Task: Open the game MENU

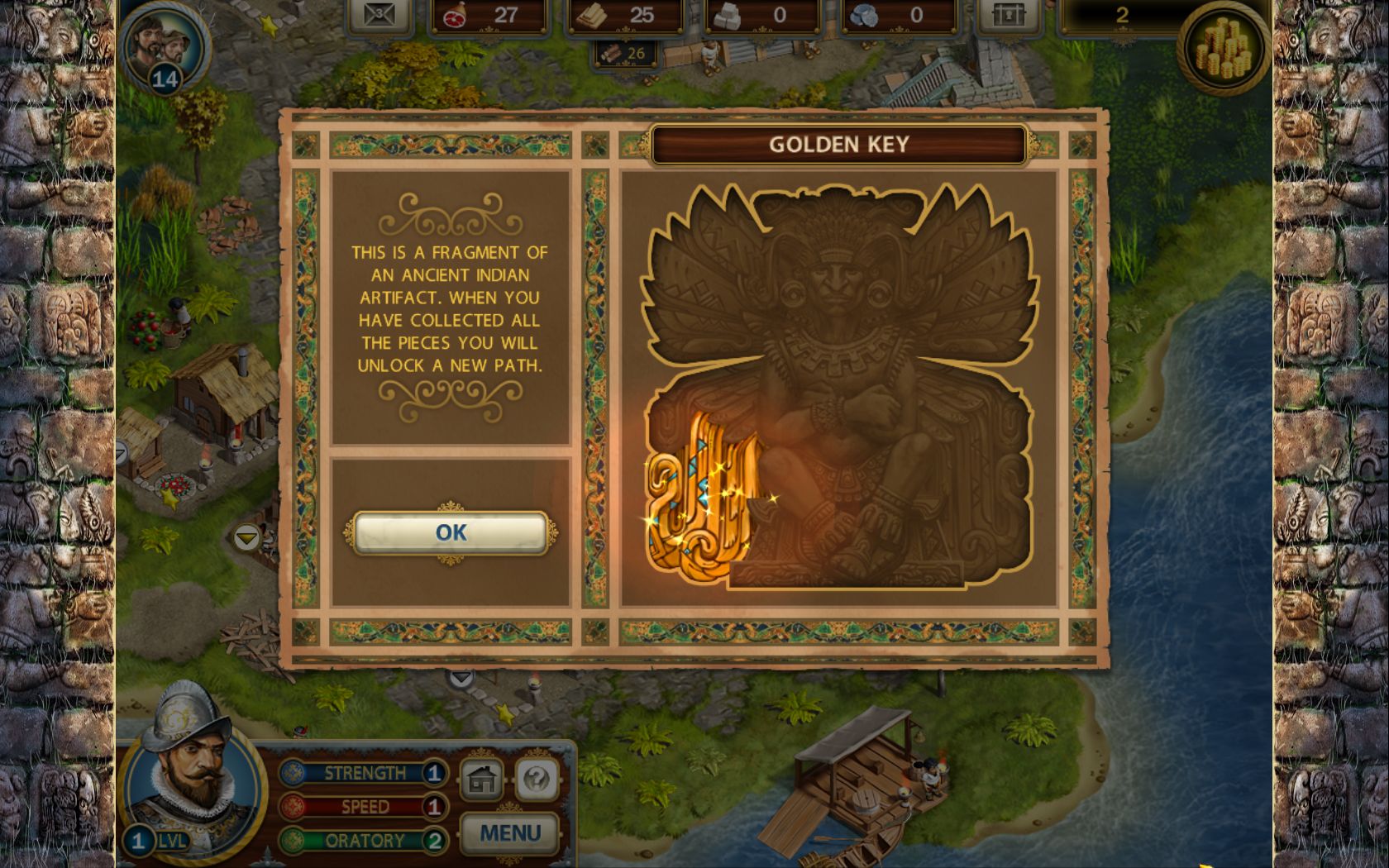Action: tap(509, 833)
